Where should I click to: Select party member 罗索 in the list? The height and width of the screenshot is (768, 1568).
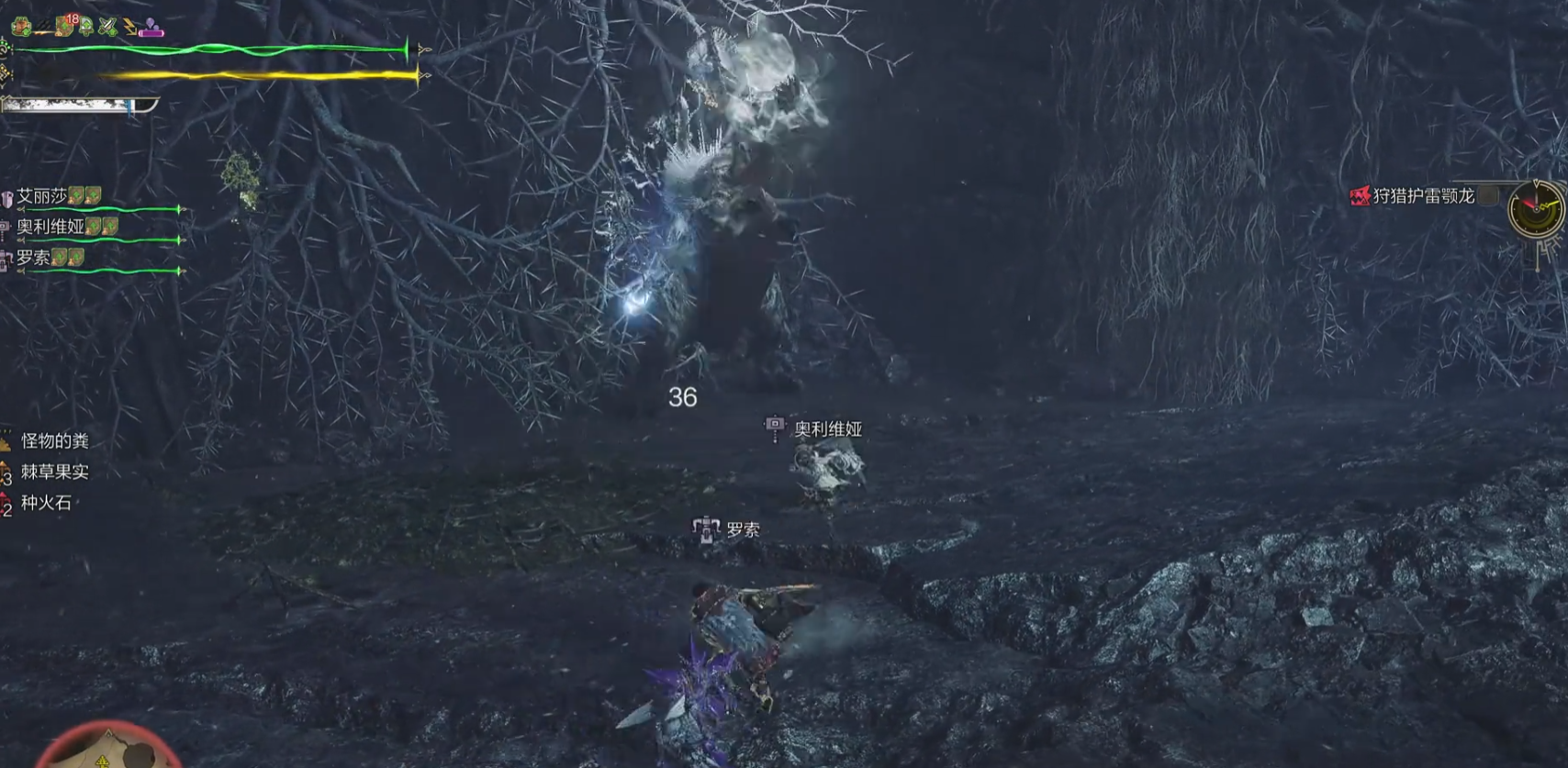[34, 258]
